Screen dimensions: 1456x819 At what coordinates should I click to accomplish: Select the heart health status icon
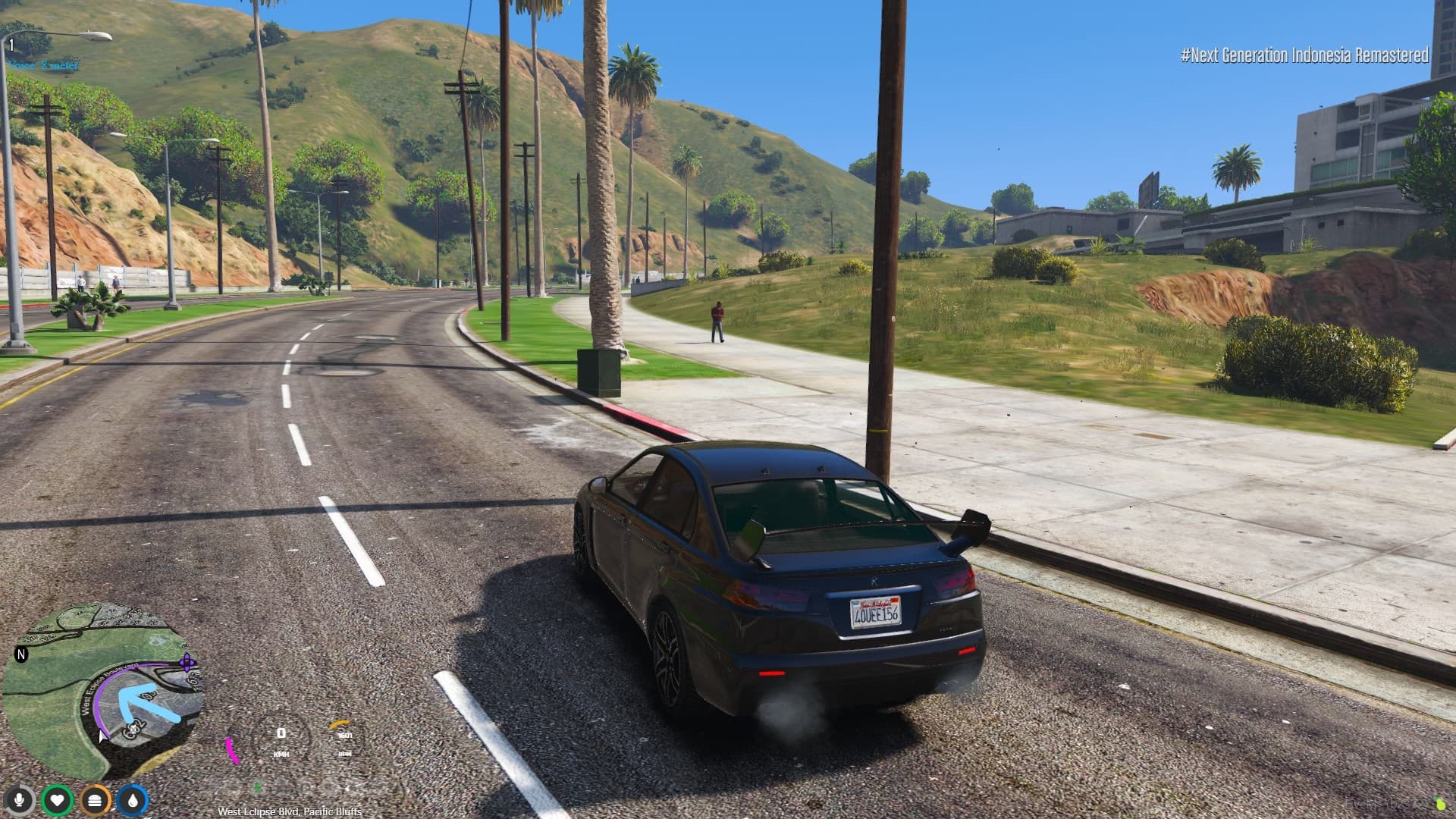57,800
